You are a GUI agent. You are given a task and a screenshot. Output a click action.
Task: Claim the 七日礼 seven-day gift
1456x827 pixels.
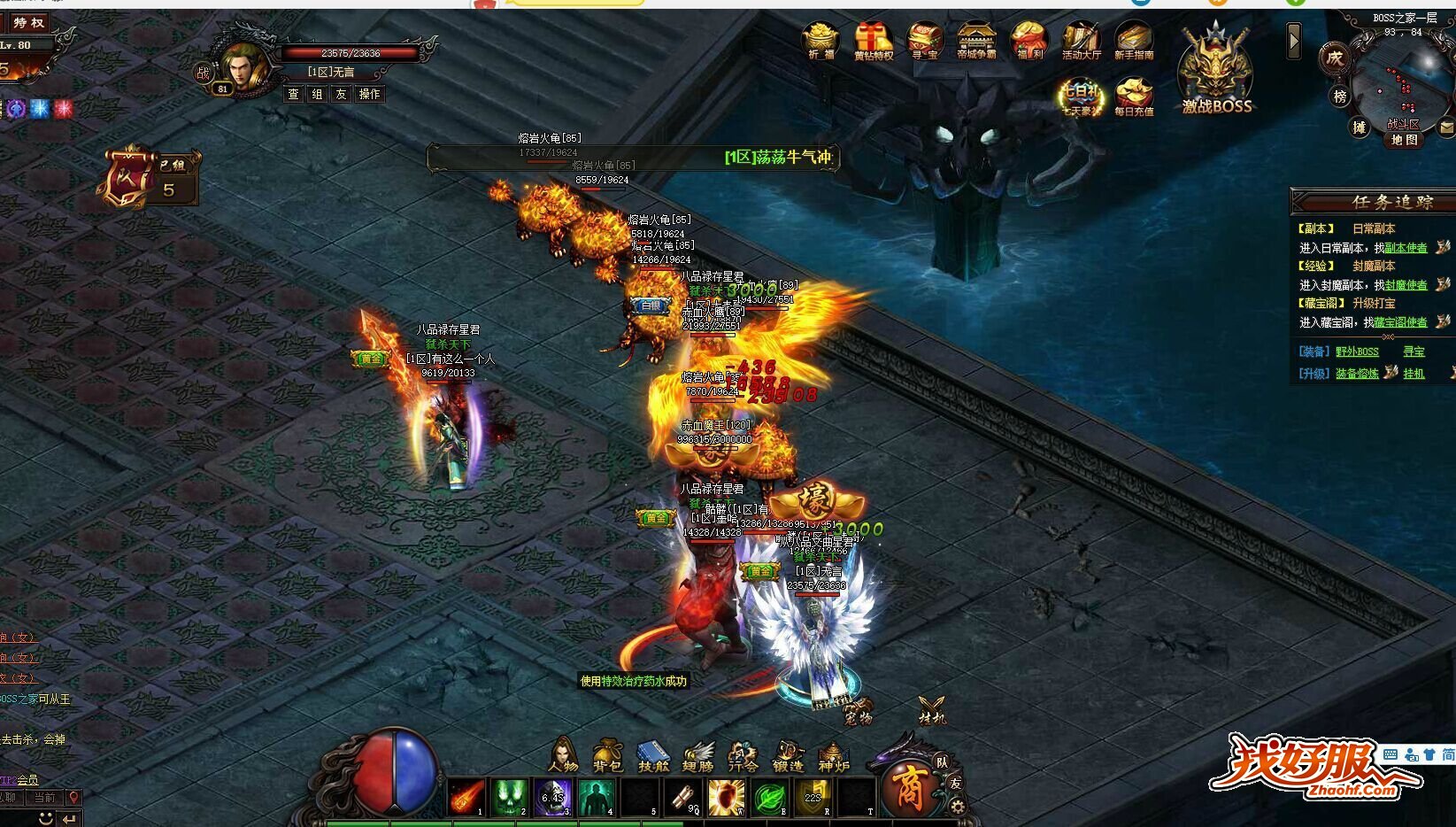pyautogui.click(x=1081, y=96)
